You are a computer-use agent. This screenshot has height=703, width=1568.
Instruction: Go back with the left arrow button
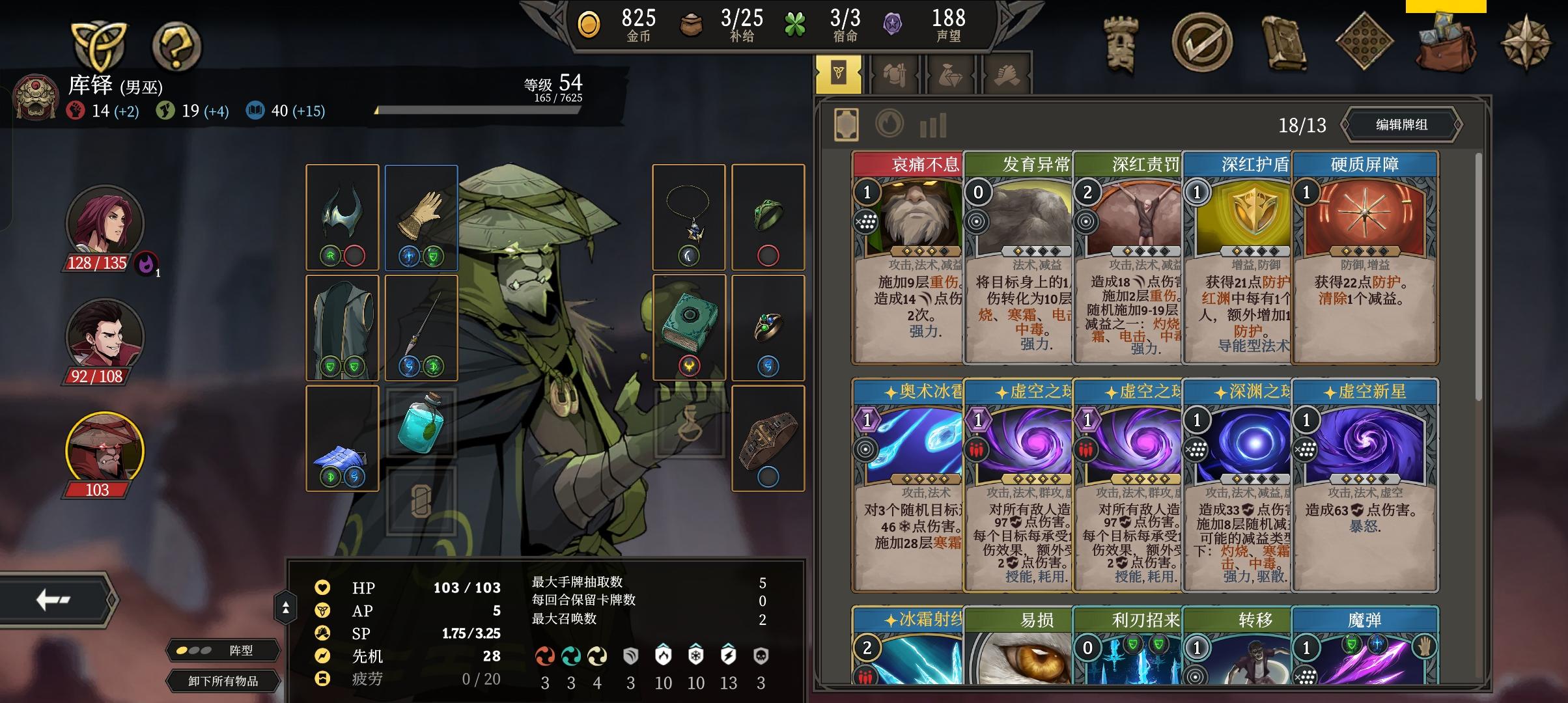point(54,600)
